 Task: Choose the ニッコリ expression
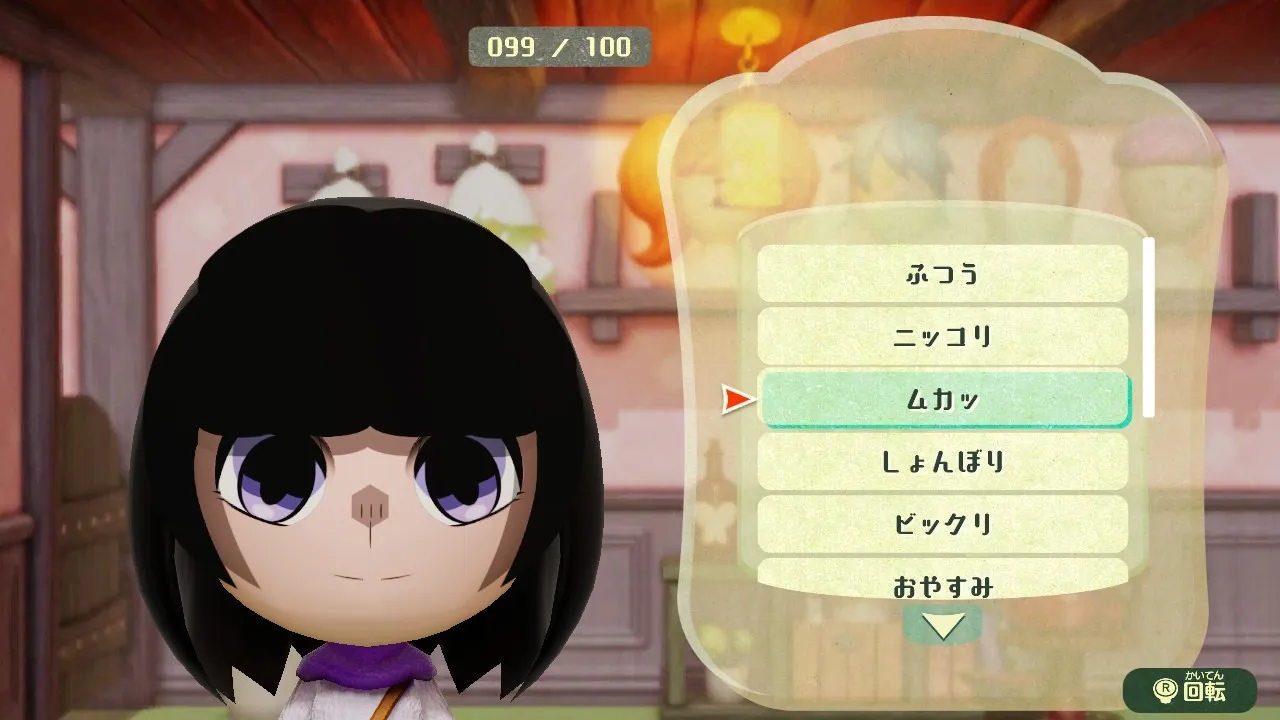coord(942,336)
